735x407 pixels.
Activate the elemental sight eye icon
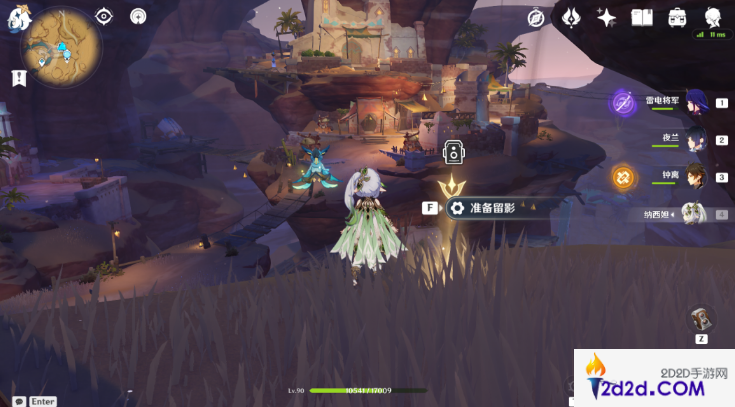click(104, 16)
